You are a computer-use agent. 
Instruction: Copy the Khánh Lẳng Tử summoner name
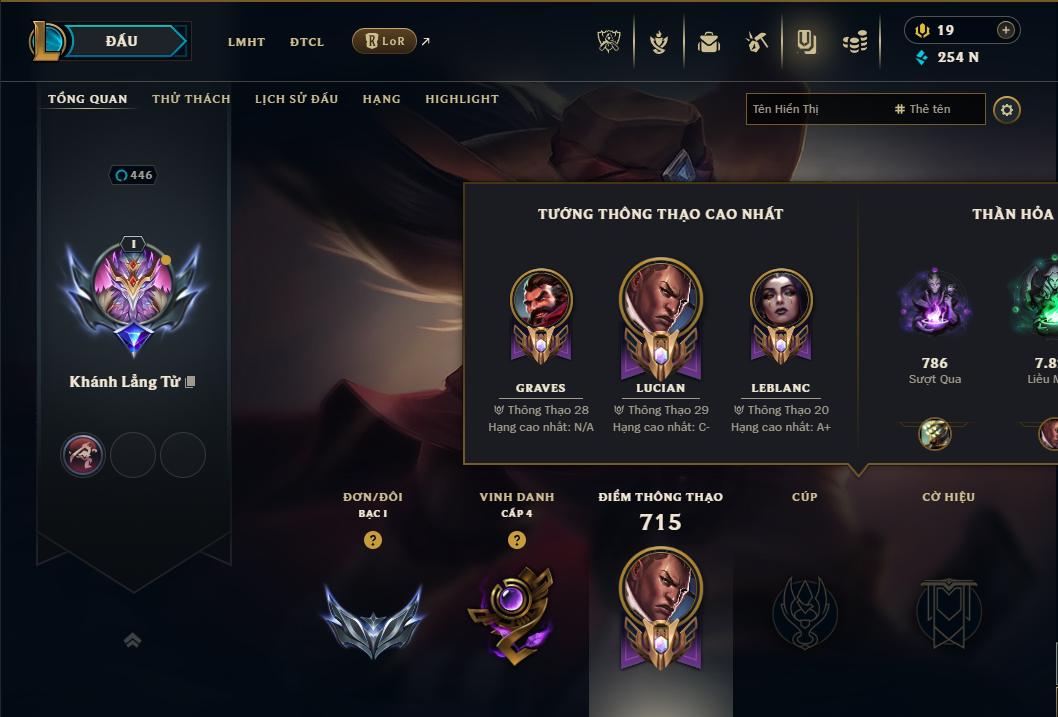pyautogui.click(x=190, y=382)
